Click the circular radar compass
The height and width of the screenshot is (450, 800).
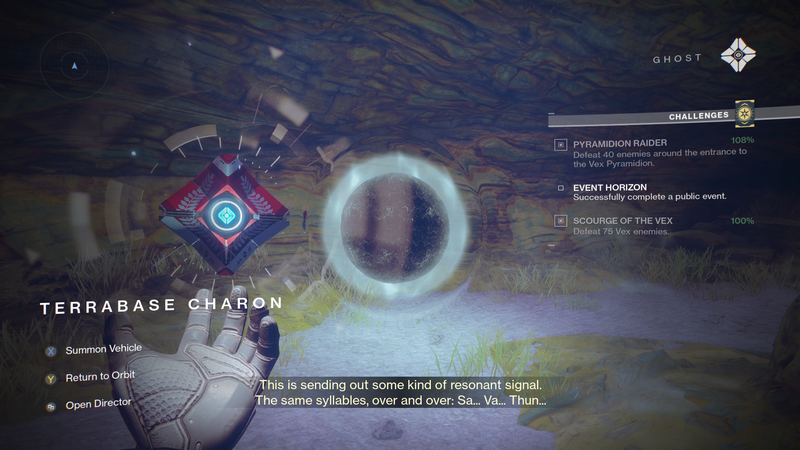[x=74, y=66]
